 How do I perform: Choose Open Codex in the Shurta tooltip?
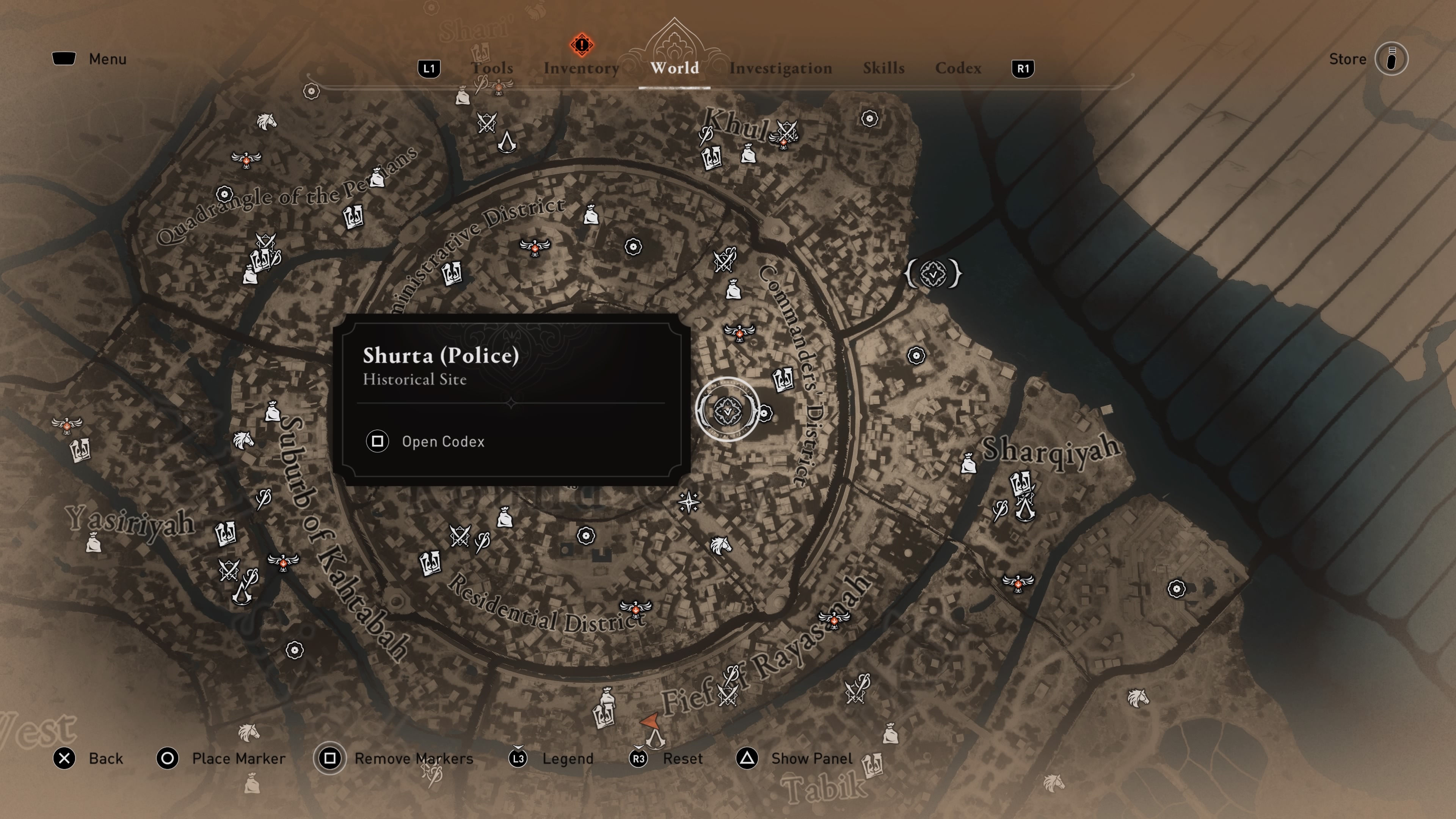click(x=442, y=441)
